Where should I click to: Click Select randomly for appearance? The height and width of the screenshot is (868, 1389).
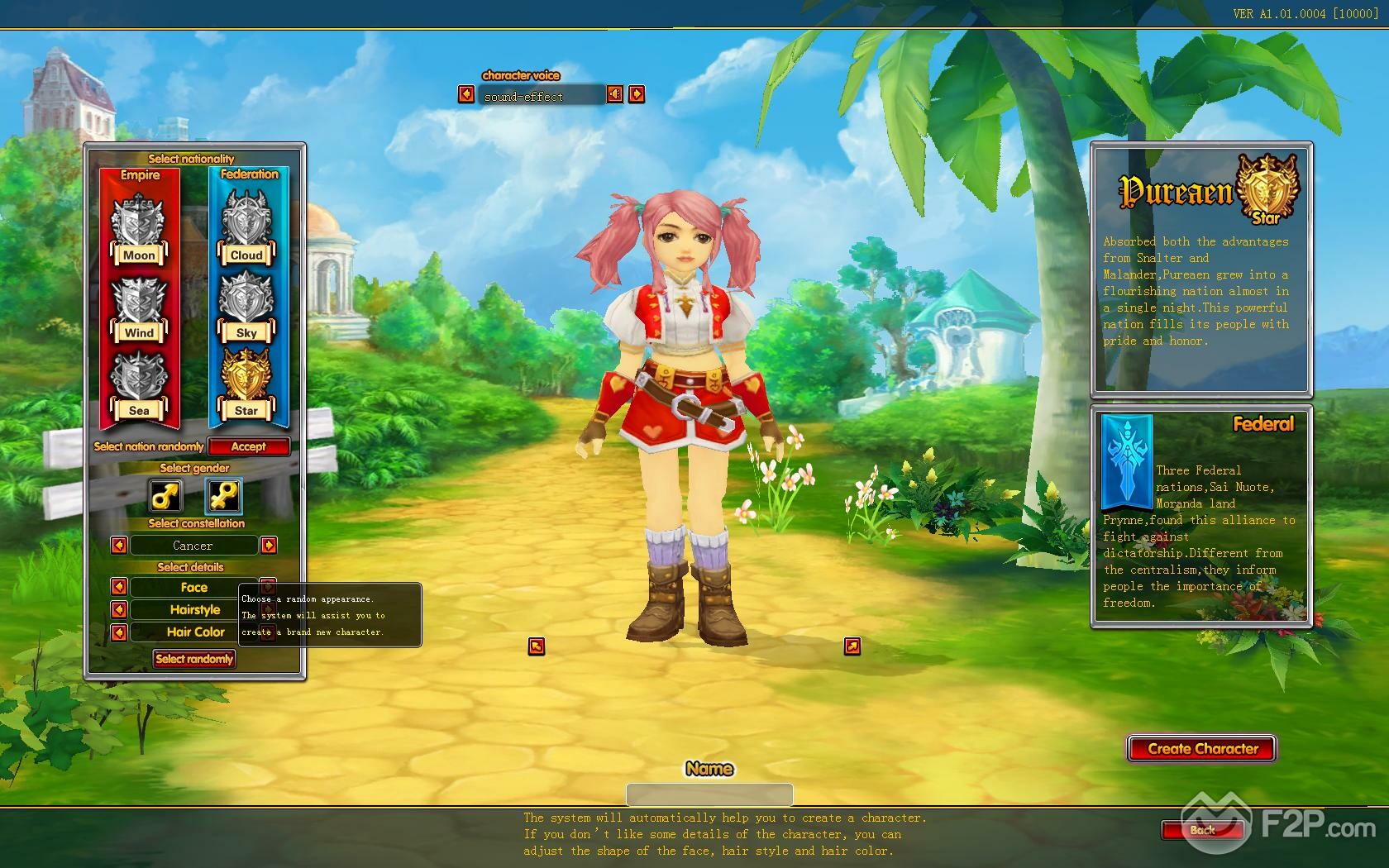[x=194, y=659]
